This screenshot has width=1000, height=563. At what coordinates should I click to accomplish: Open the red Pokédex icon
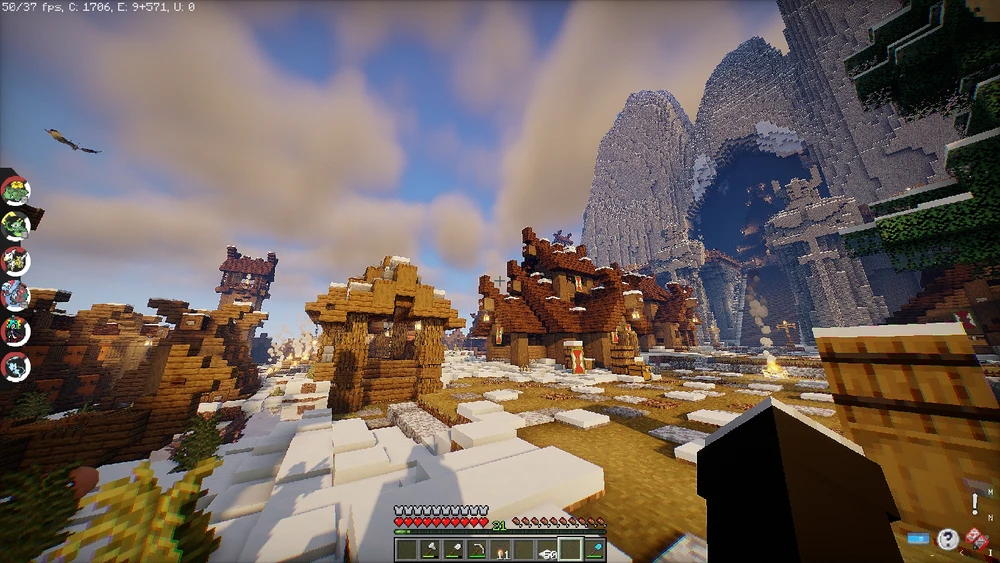[977, 539]
